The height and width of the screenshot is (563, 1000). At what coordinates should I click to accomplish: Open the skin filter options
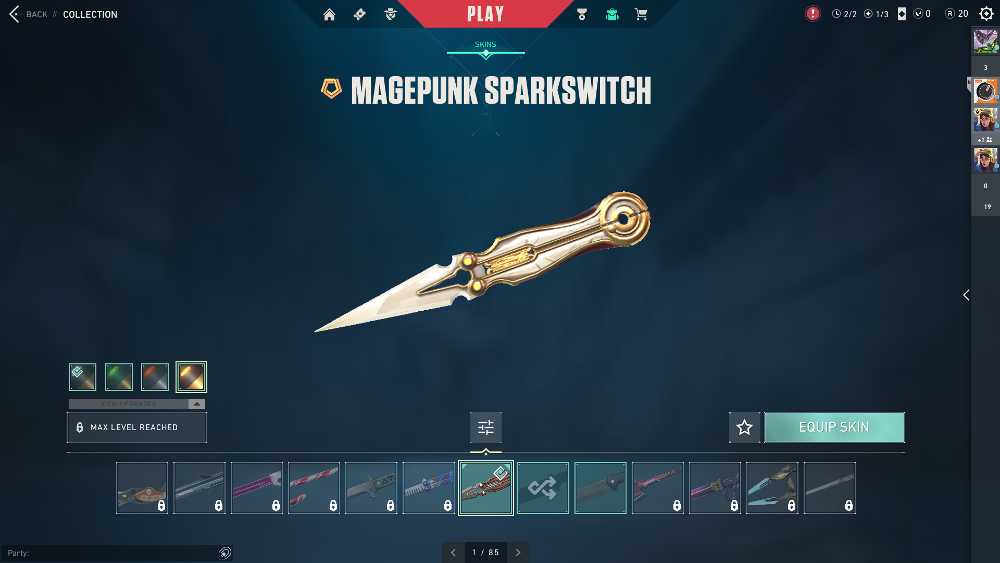coord(486,427)
